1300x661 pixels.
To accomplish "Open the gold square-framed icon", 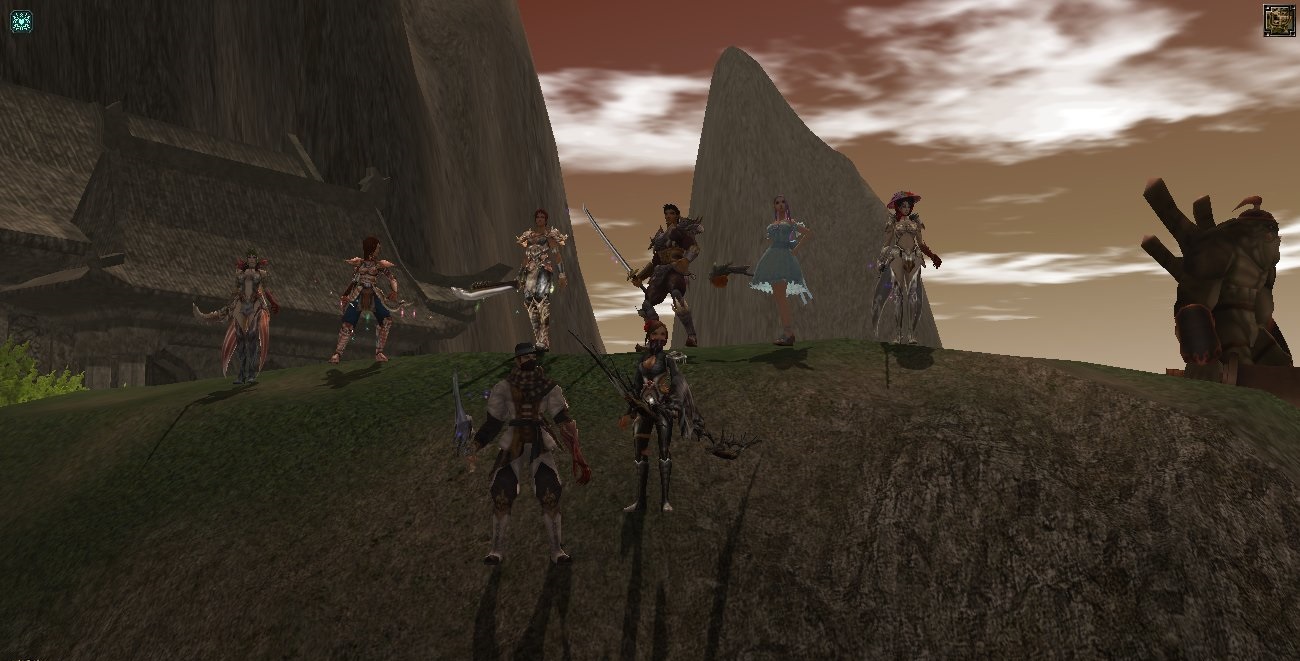I will pos(1278,20).
